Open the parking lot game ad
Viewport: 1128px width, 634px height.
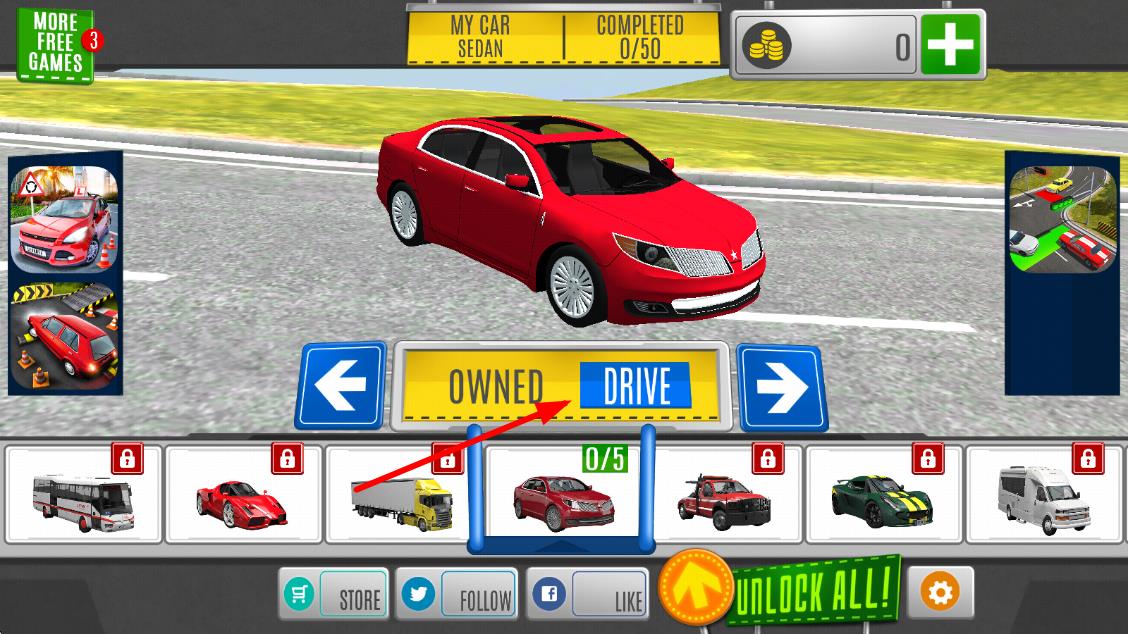(x=1048, y=219)
